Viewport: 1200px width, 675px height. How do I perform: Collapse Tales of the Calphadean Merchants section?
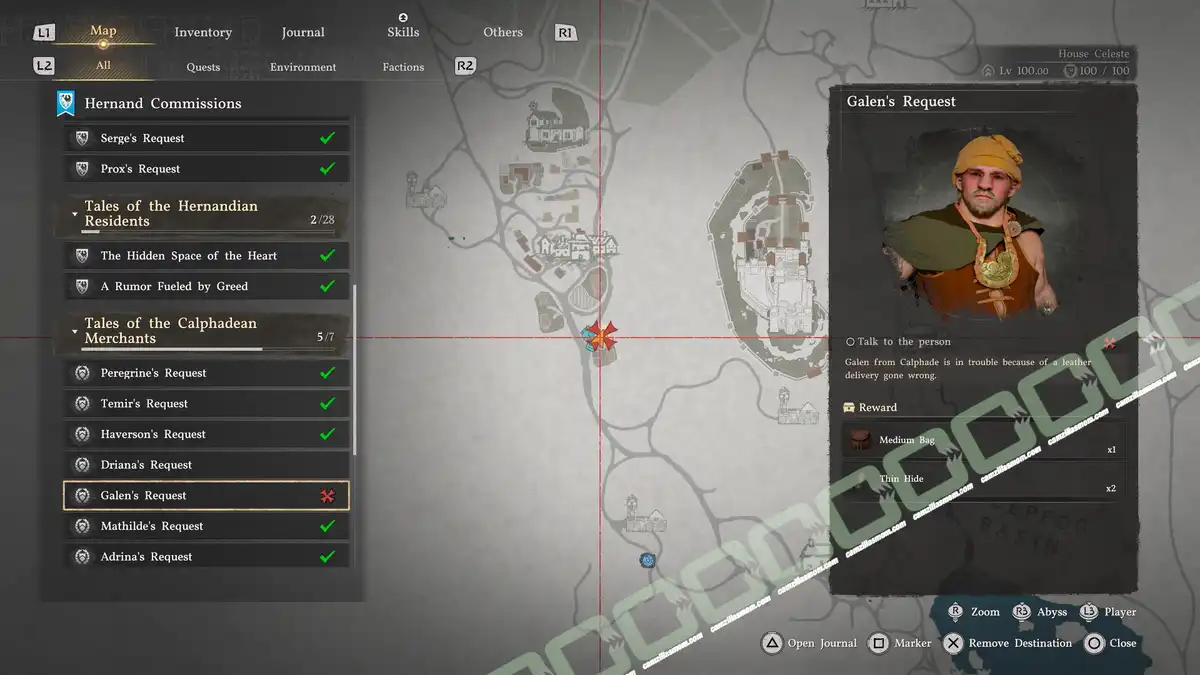tap(75, 331)
